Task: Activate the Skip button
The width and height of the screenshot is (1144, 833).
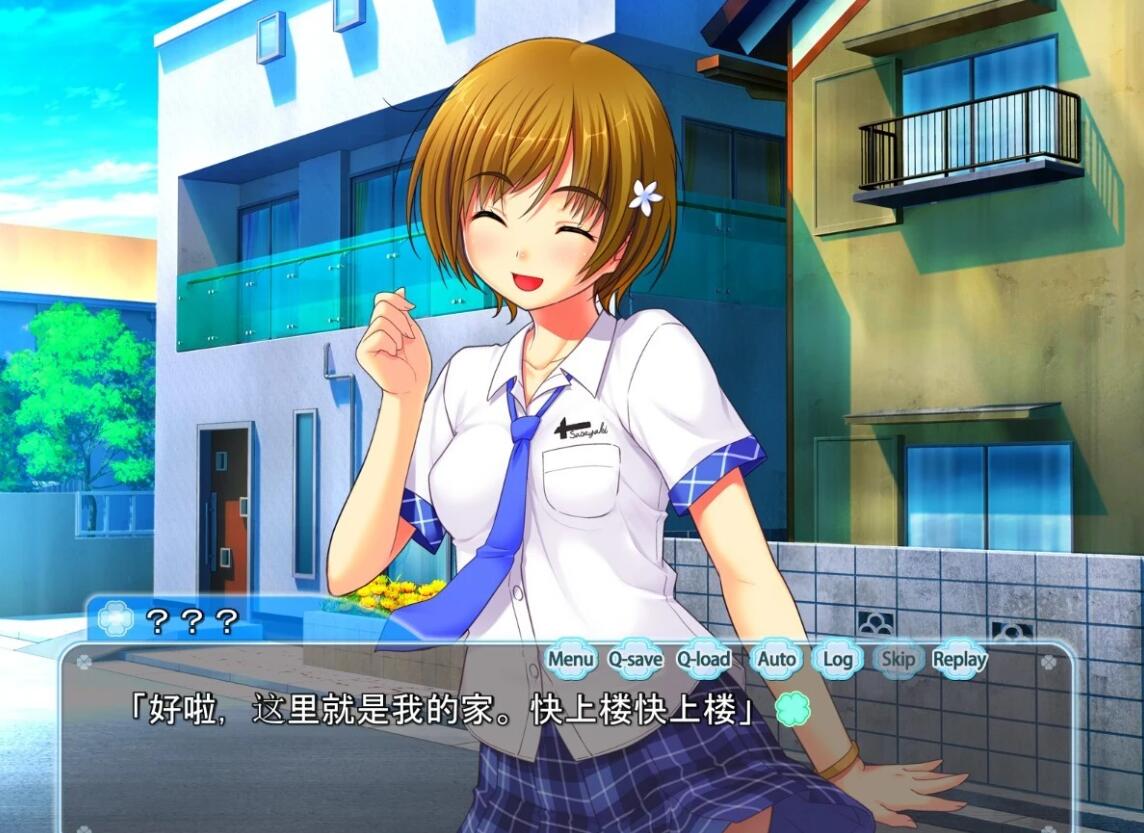Action: (898, 659)
